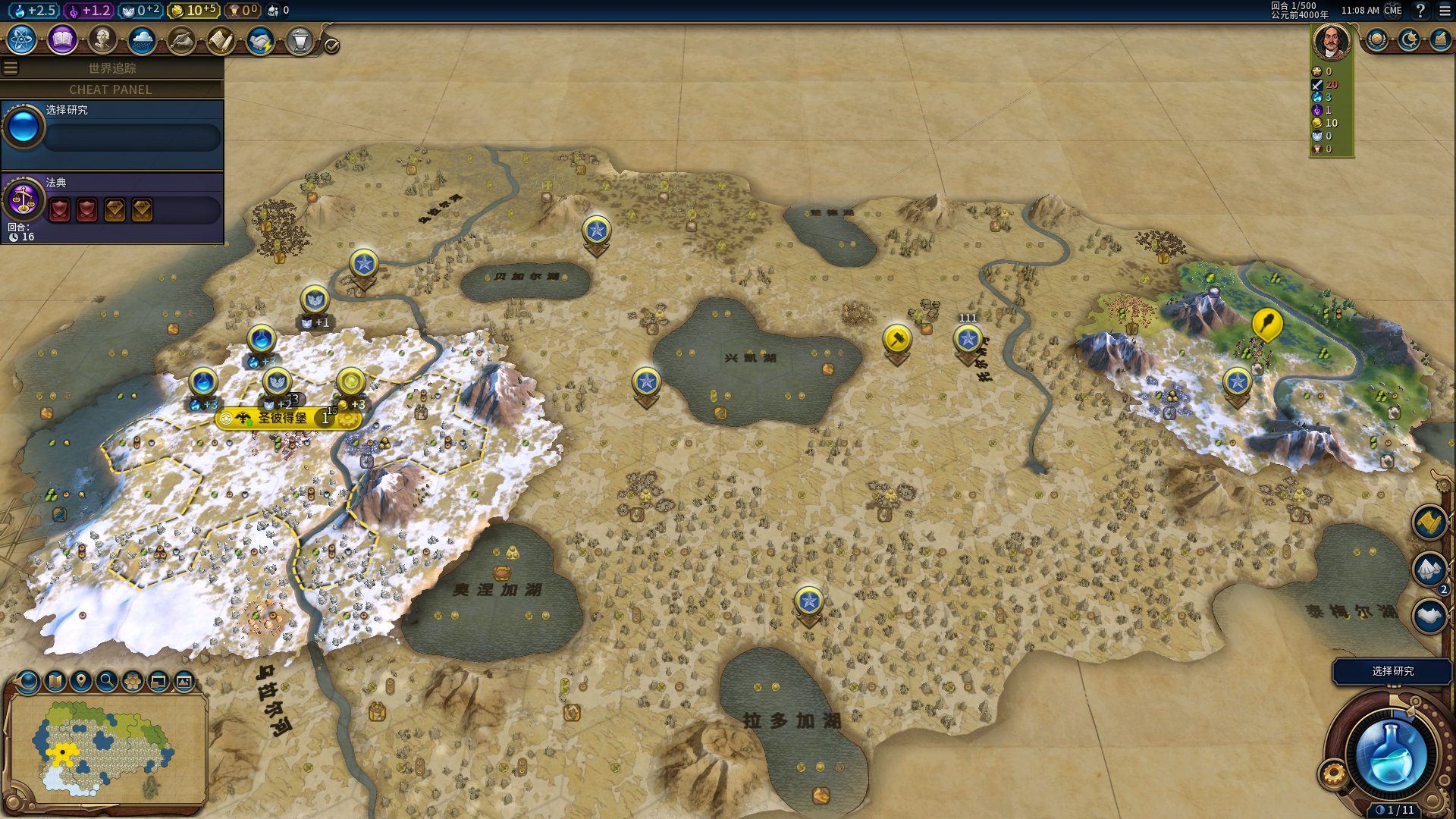This screenshot has height=819, width=1456.
Task: Open the world tracker hamburger menu
Action: coord(11,68)
